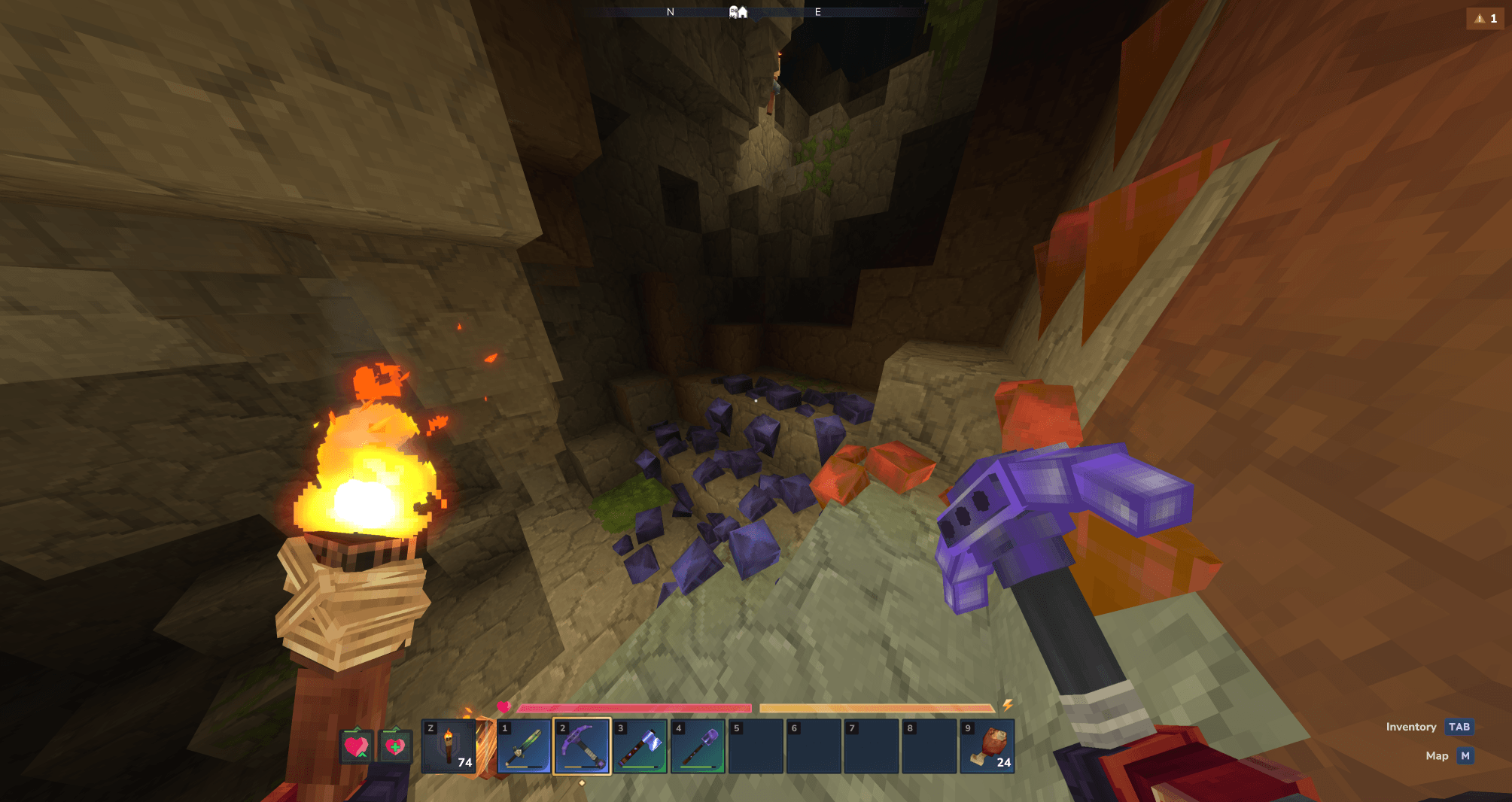
Task: Click the torch offhand slot with 74
Action: pyautogui.click(x=449, y=746)
